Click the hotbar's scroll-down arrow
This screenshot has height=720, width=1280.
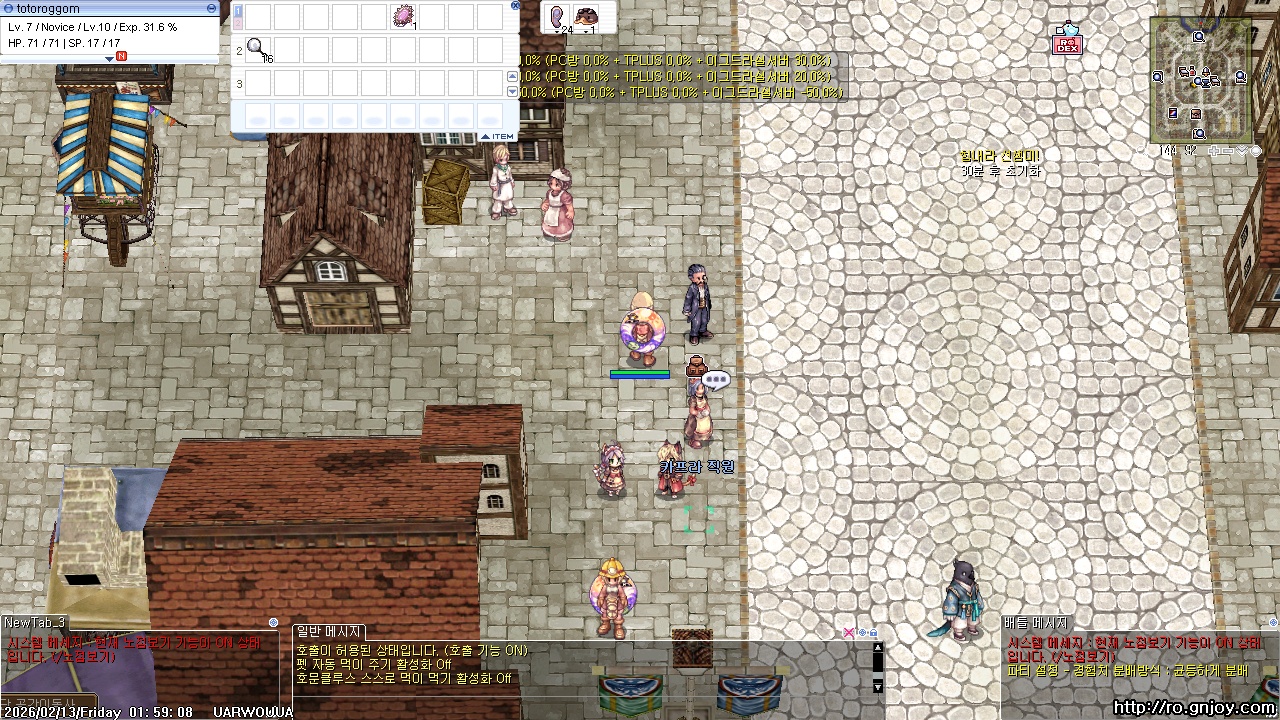coord(513,91)
